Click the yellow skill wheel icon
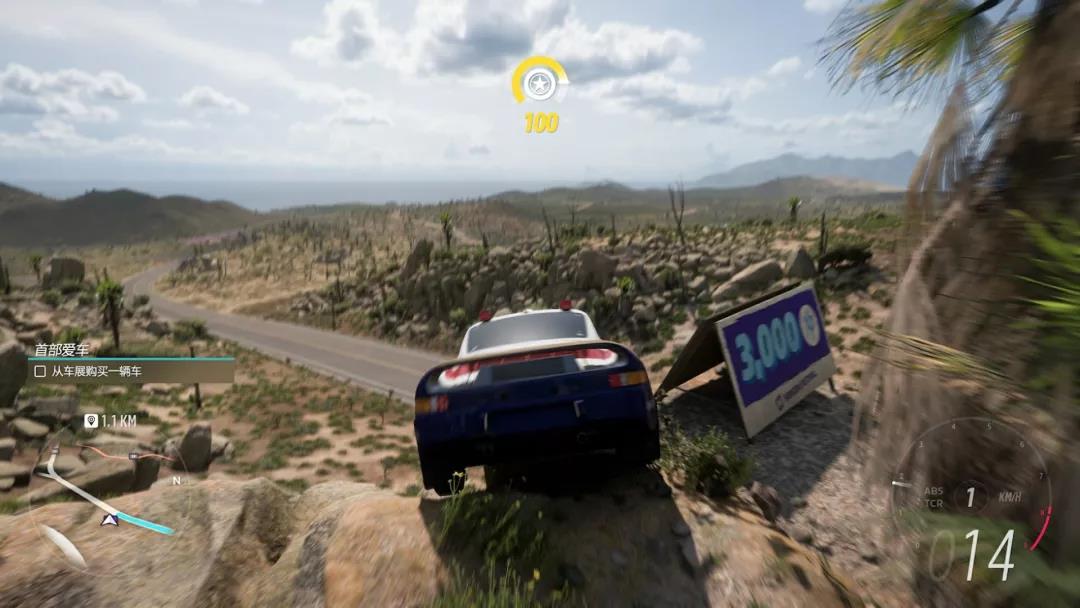 (x=540, y=82)
